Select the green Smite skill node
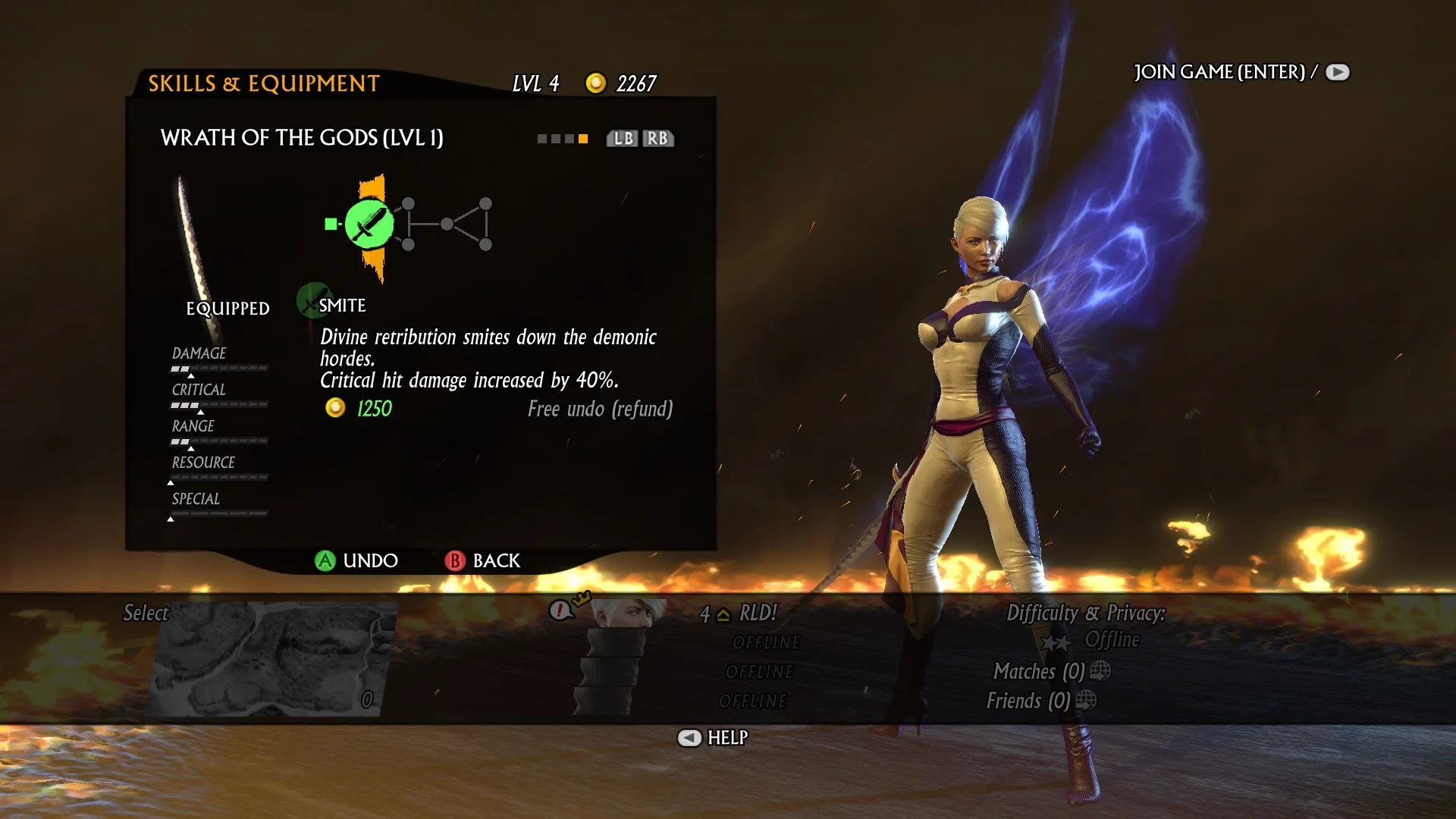Image resolution: width=1456 pixels, height=819 pixels. pyautogui.click(x=369, y=224)
